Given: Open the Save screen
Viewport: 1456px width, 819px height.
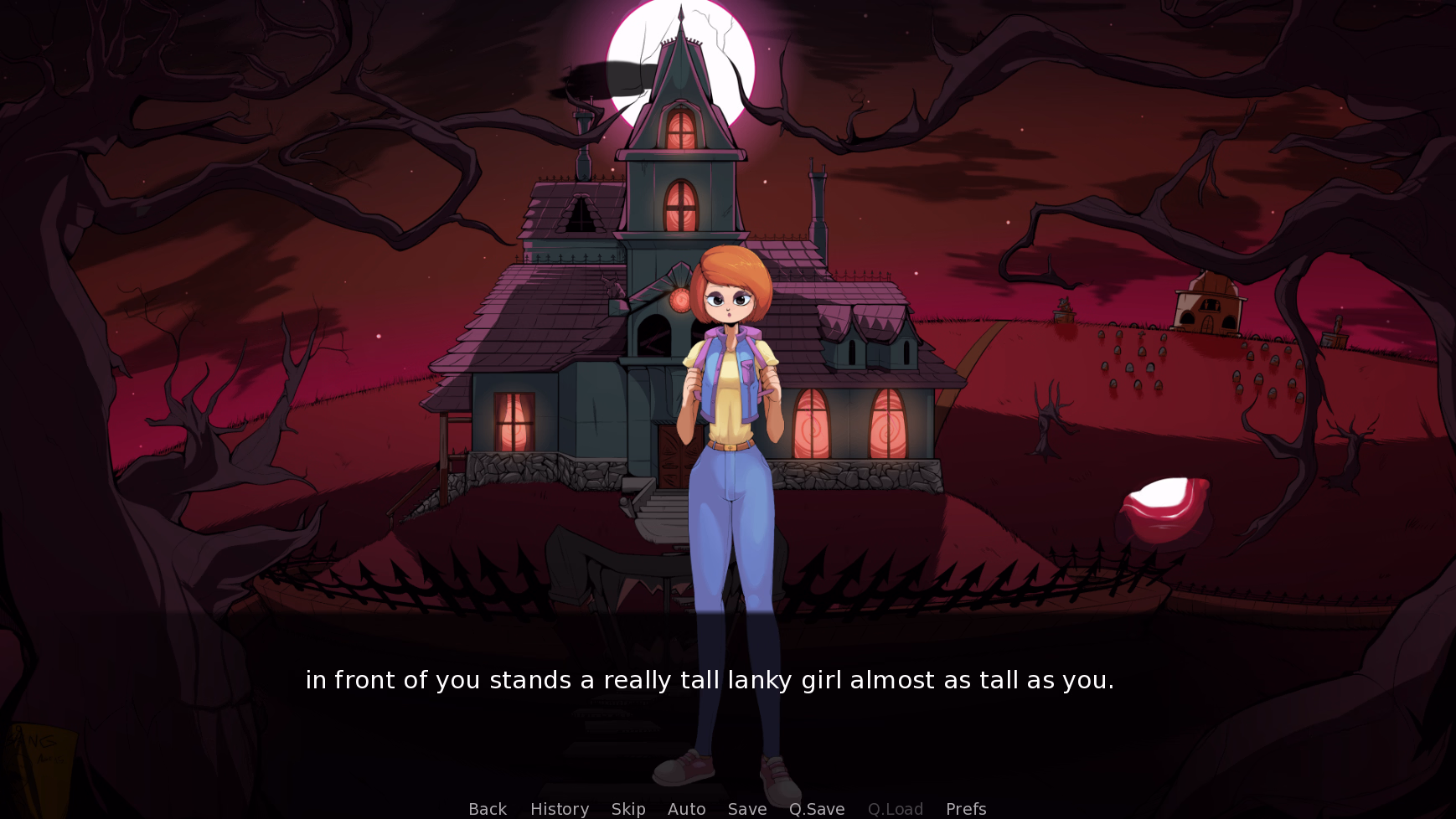Looking at the screenshot, I should (746, 808).
